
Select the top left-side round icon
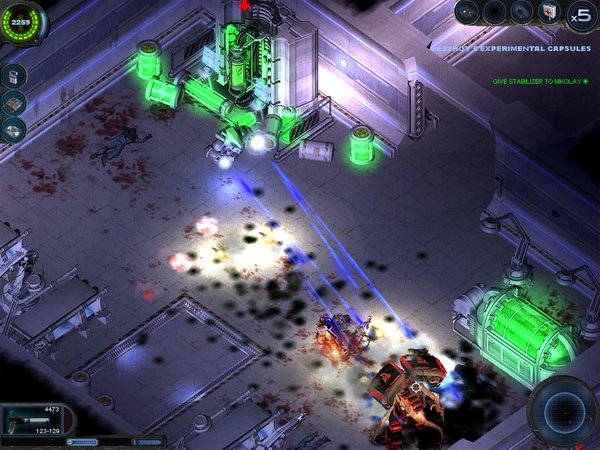tap(13, 76)
